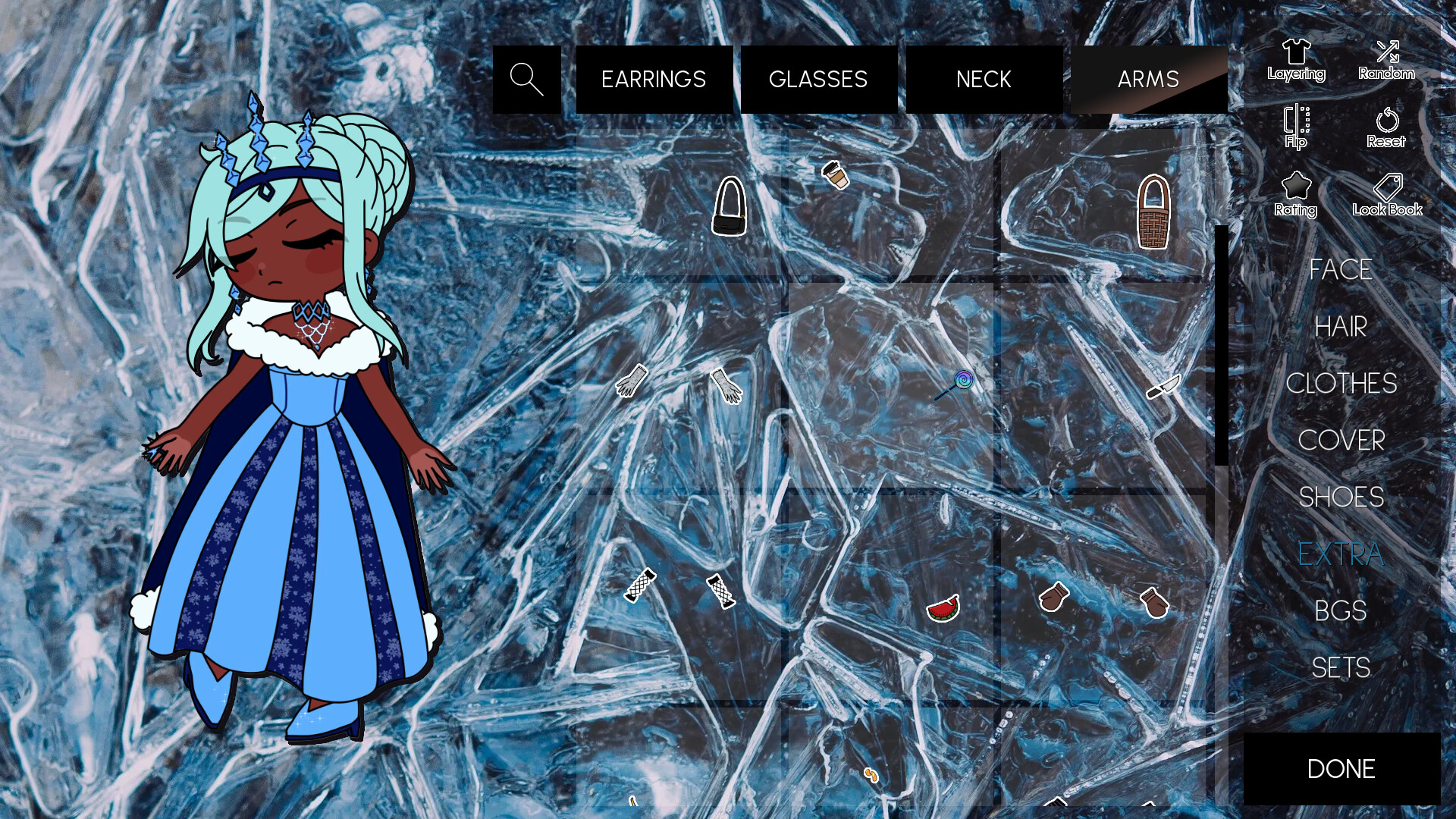Image resolution: width=1456 pixels, height=819 pixels.
Task: Switch to the HAIR category
Action: point(1341,327)
